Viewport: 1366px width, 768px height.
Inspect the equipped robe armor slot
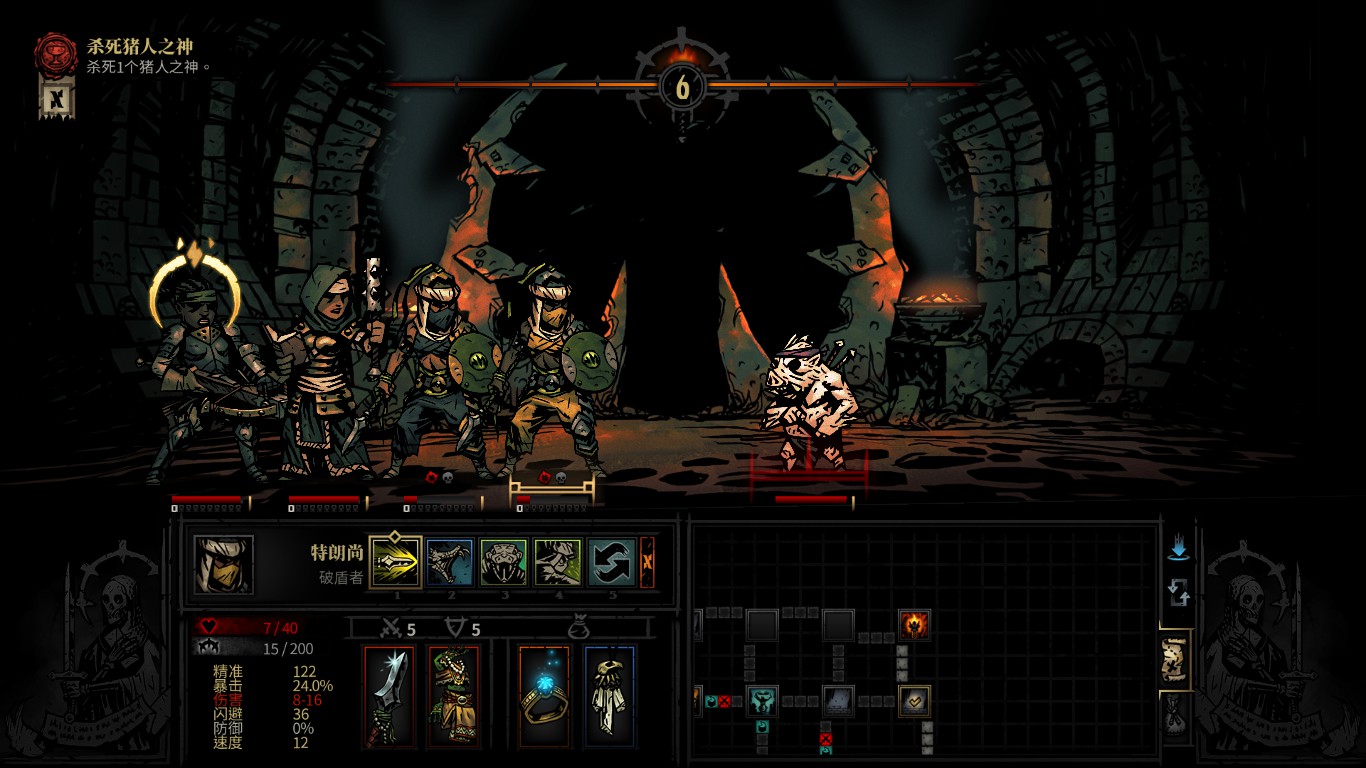point(453,696)
